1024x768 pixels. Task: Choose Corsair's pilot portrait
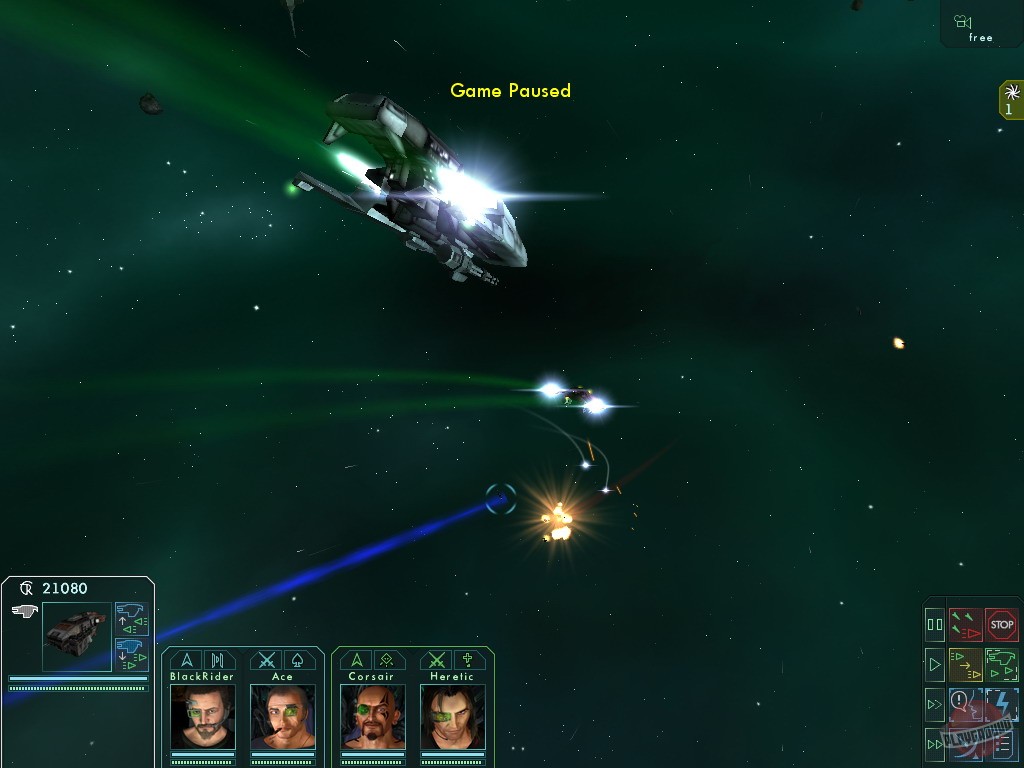point(372,715)
